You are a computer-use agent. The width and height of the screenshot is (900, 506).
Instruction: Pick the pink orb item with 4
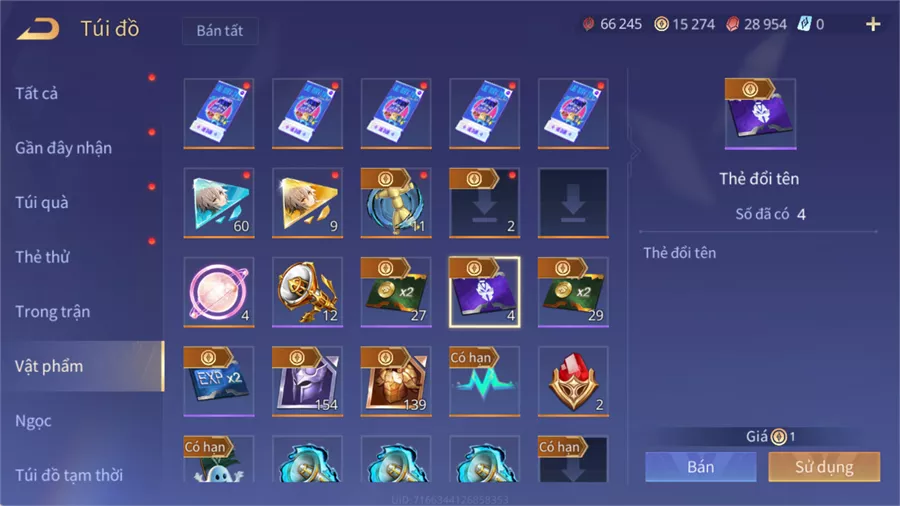219,292
